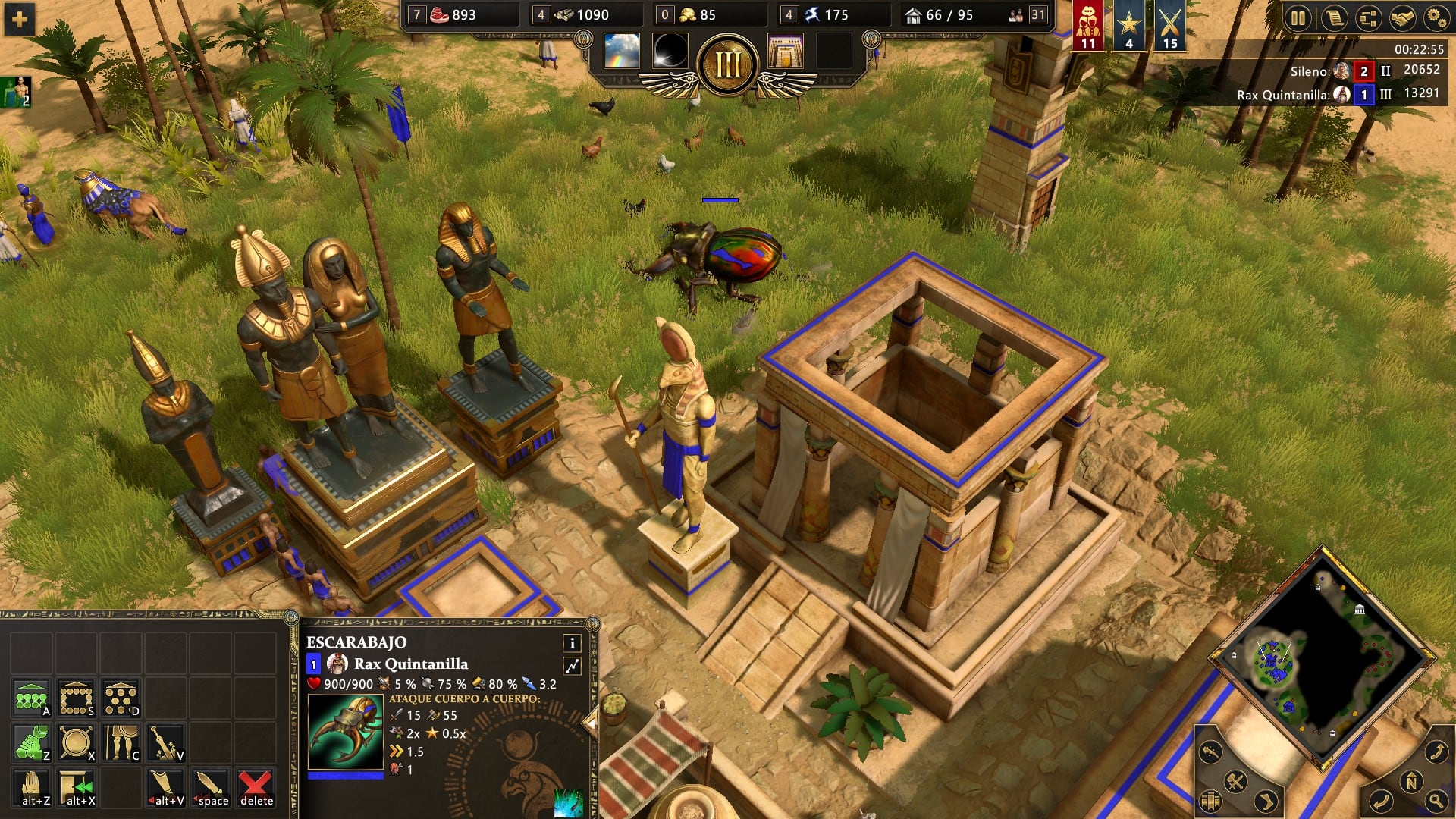Open the diplomacy handshake menu
The width and height of the screenshot is (1456, 819).
point(1402,18)
